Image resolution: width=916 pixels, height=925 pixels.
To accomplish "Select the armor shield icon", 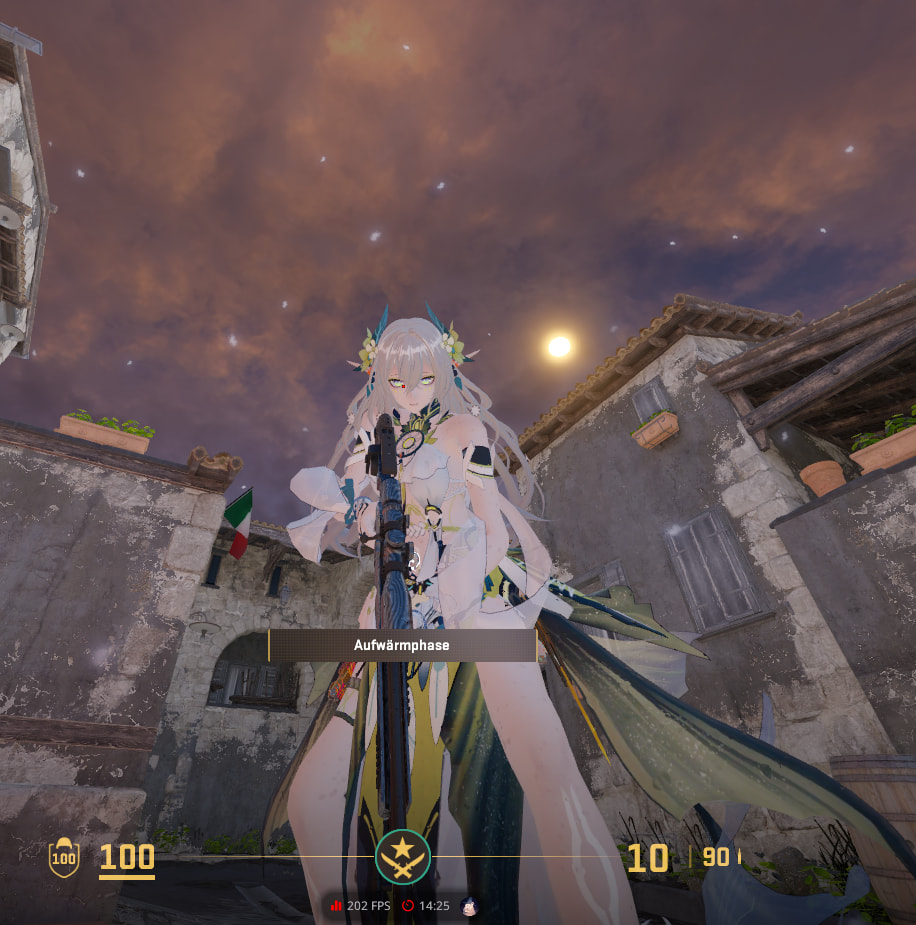I will click(64, 857).
